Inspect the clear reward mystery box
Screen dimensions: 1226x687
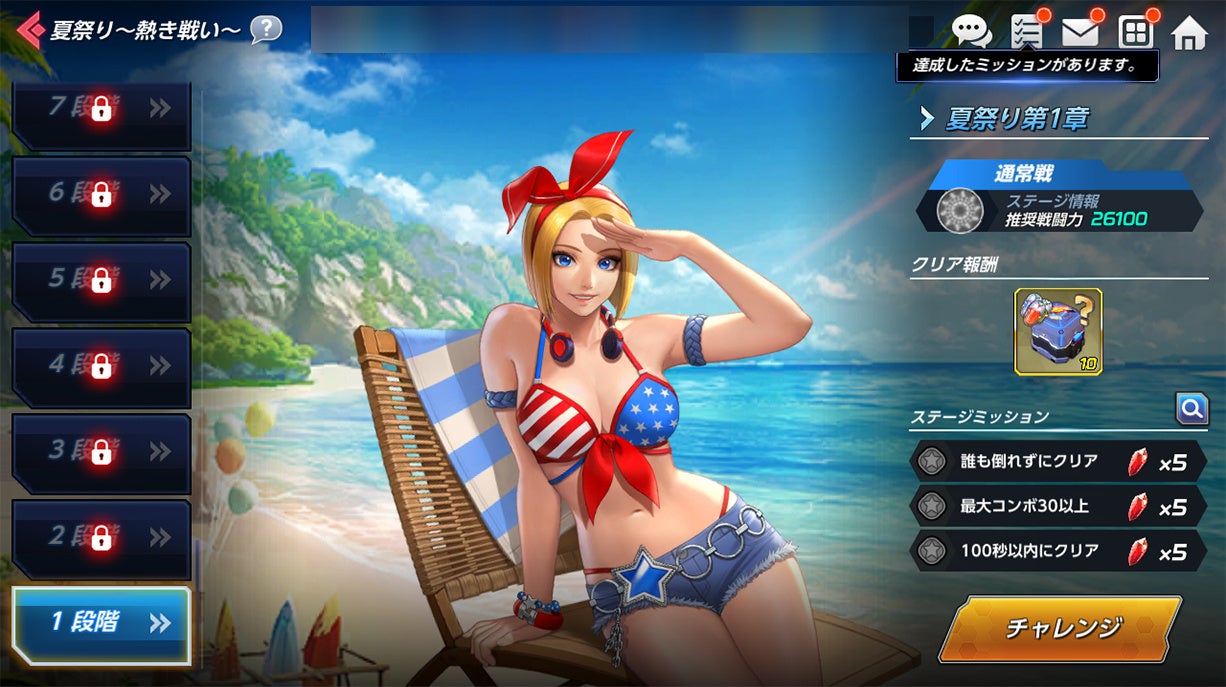point(1058,332)
